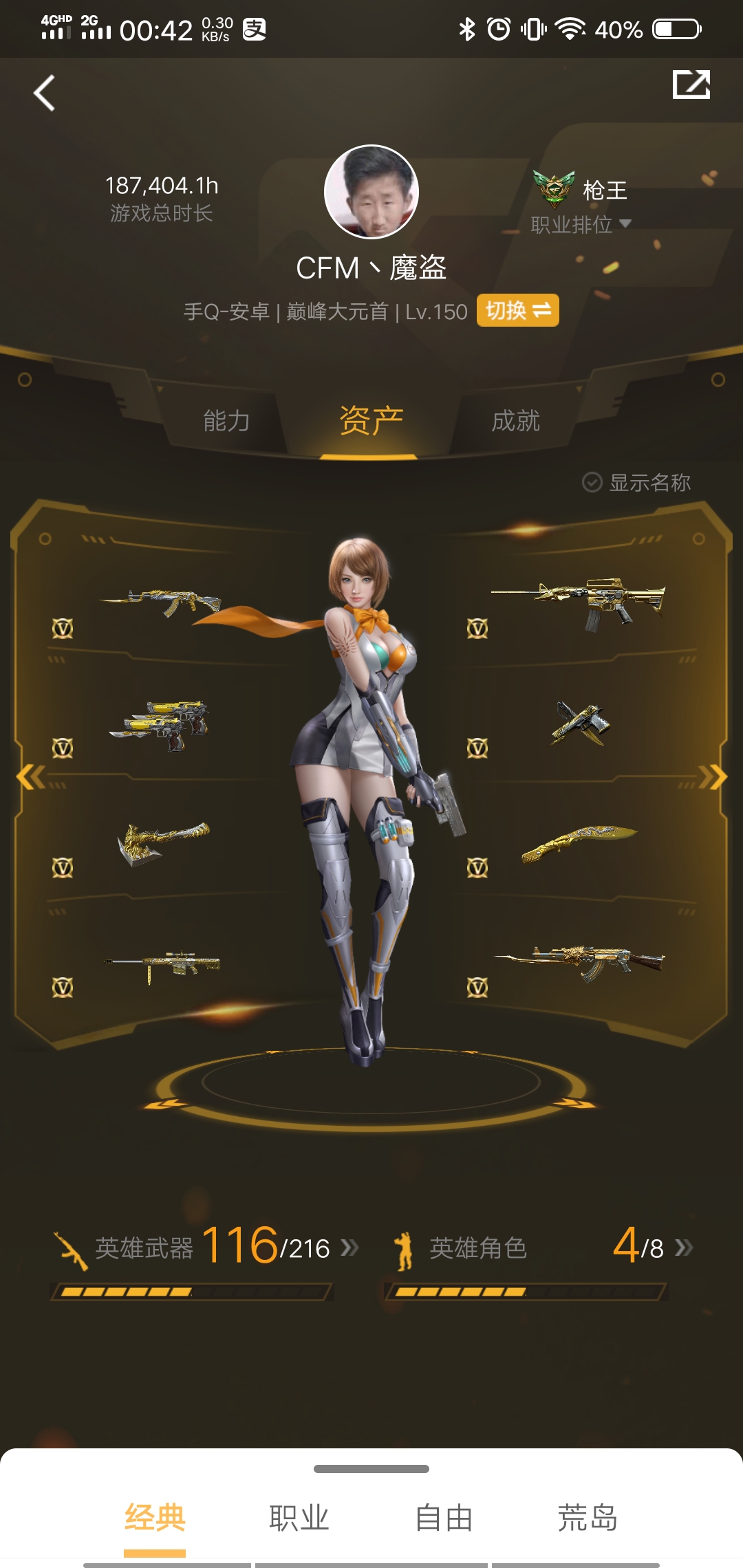The image size is (743, 1568).
Task: Click the 切换 switch account button
Action: click(x=517, y=311)
